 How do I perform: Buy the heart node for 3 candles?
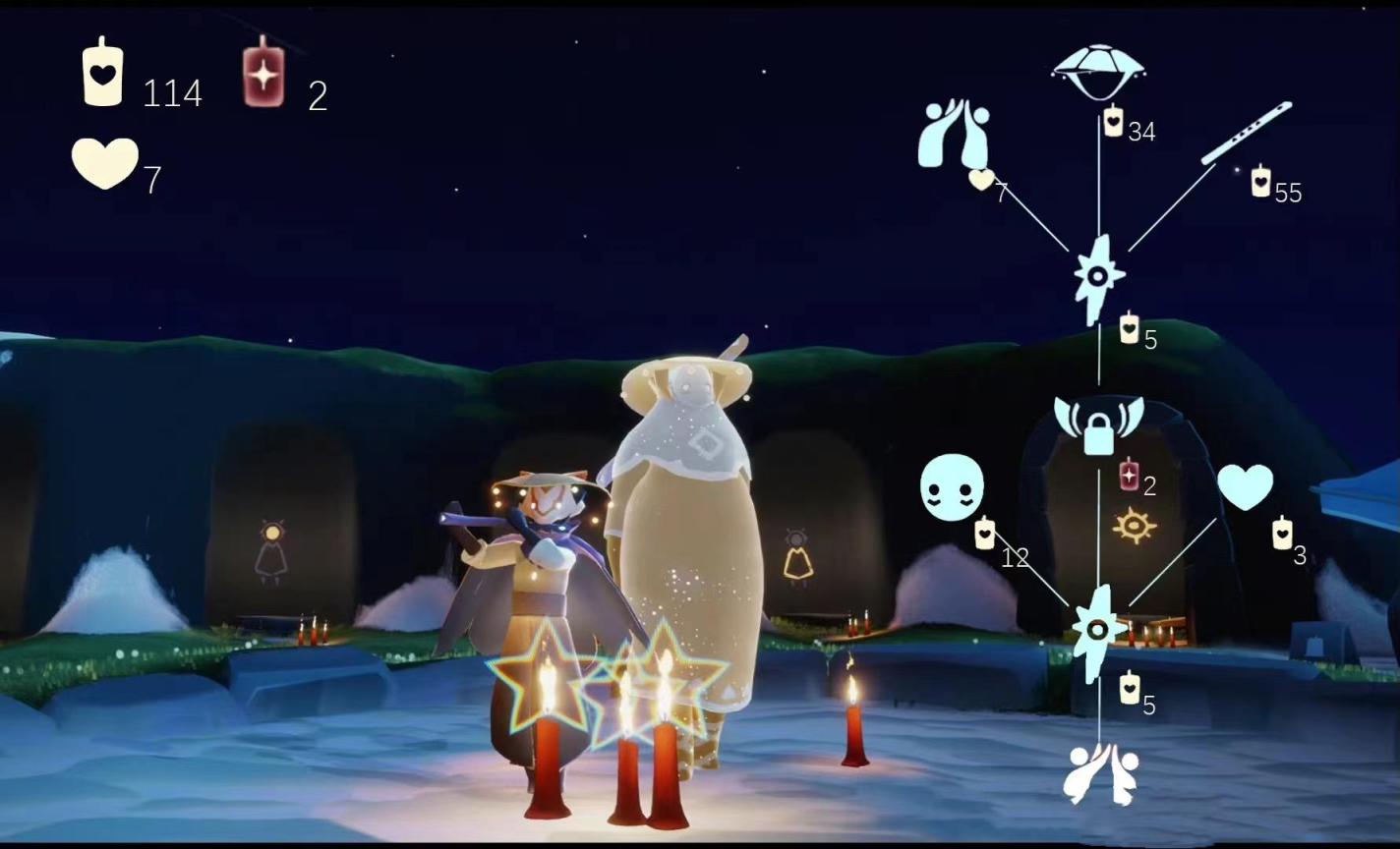coord(1245,487)
